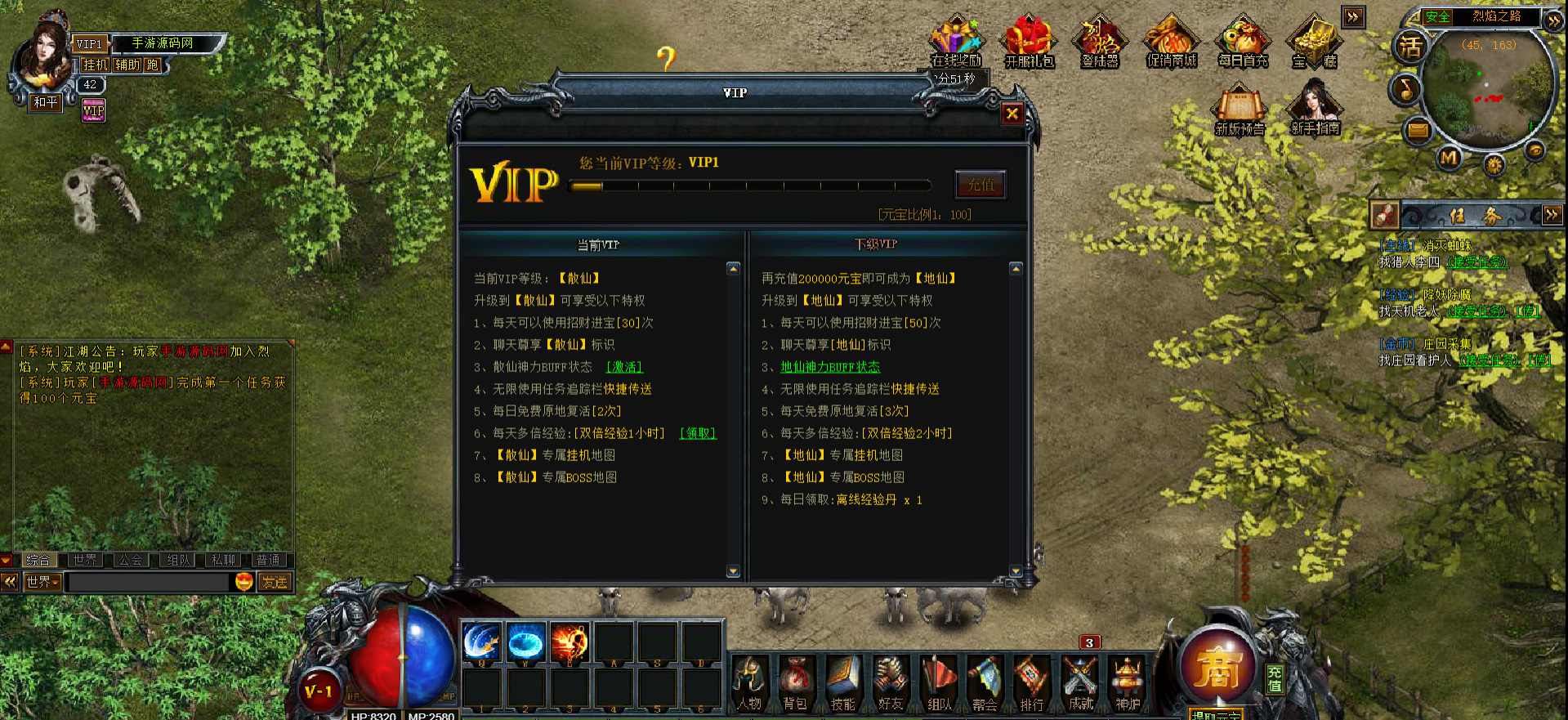Open the 每日首充 daily first recharge
Screen dimensions: 1568x720
[x=1242, y=42]
